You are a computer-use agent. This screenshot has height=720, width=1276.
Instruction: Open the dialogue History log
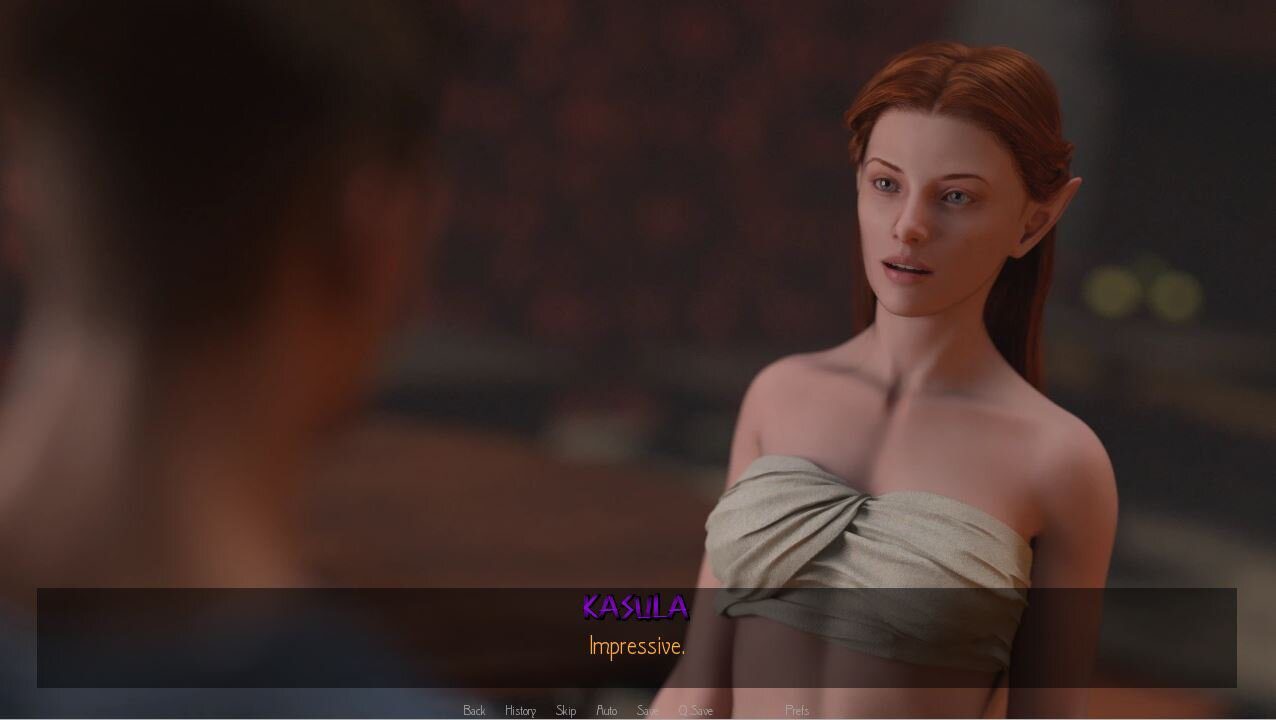[520, 710]
